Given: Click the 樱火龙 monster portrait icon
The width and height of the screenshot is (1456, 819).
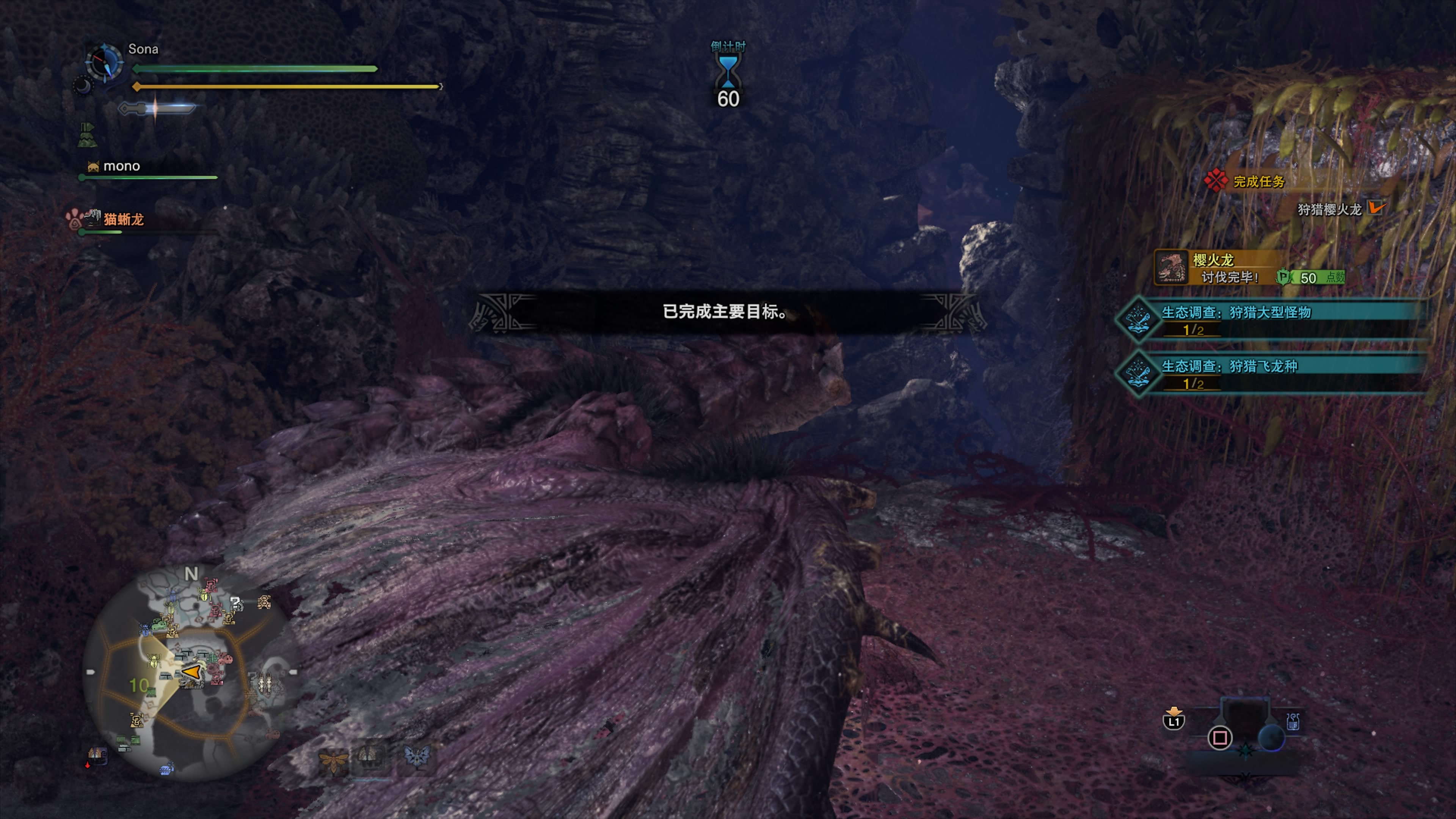Looking at the screenshot, I should tap(1170, 267).
